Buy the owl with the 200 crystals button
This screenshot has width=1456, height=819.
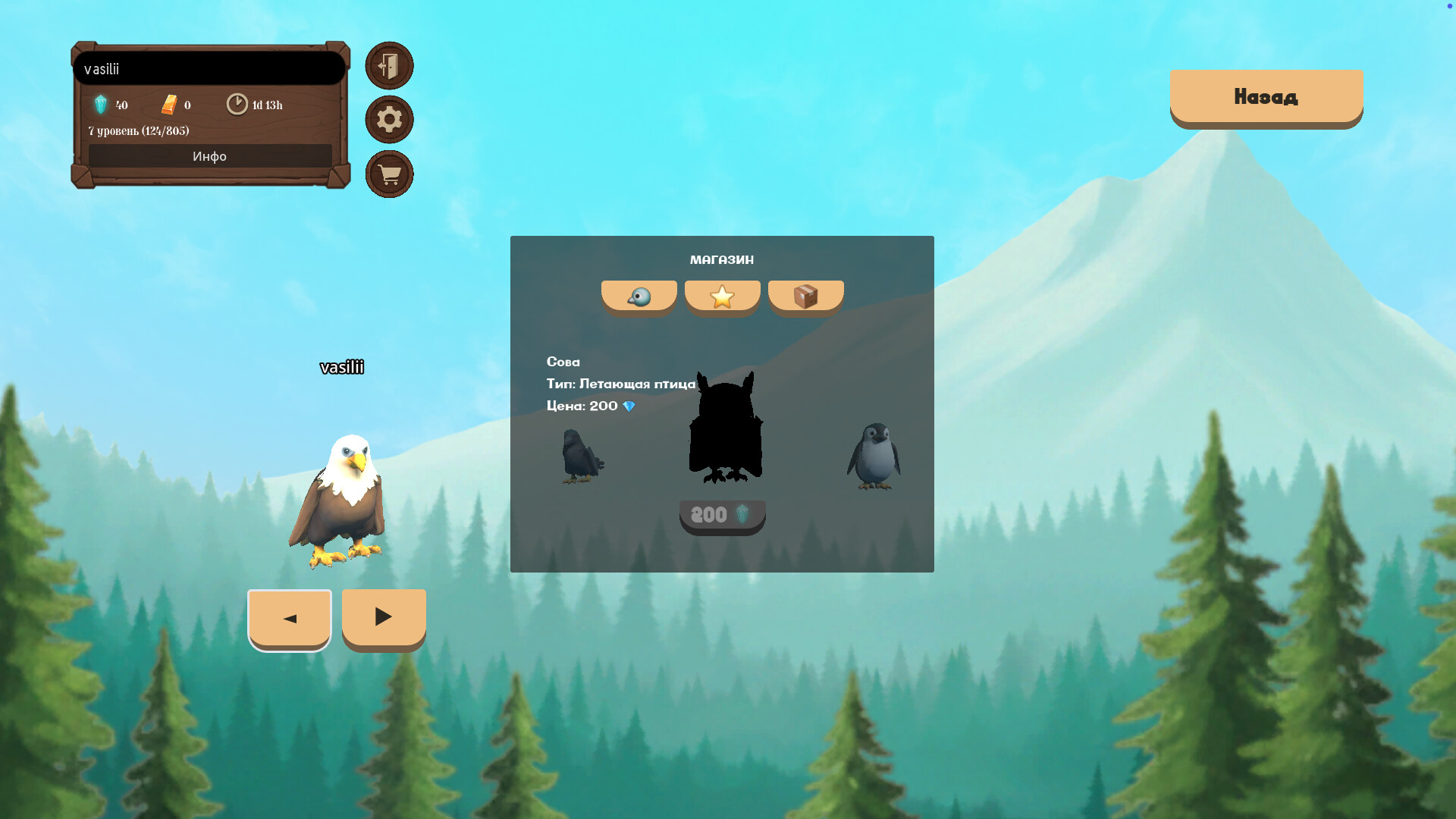point(722,514)
